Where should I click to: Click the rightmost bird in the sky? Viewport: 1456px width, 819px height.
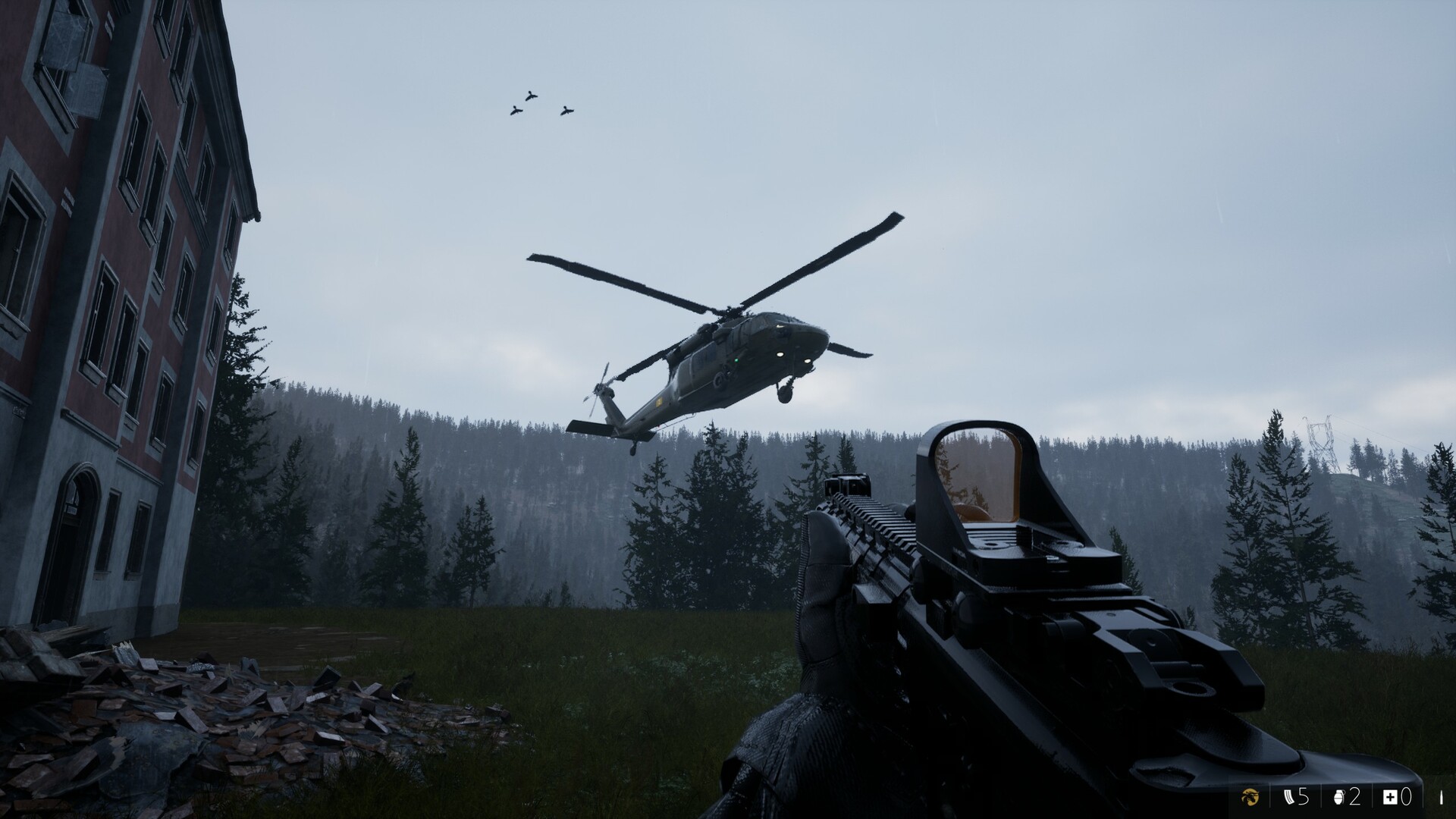point(567,111)
